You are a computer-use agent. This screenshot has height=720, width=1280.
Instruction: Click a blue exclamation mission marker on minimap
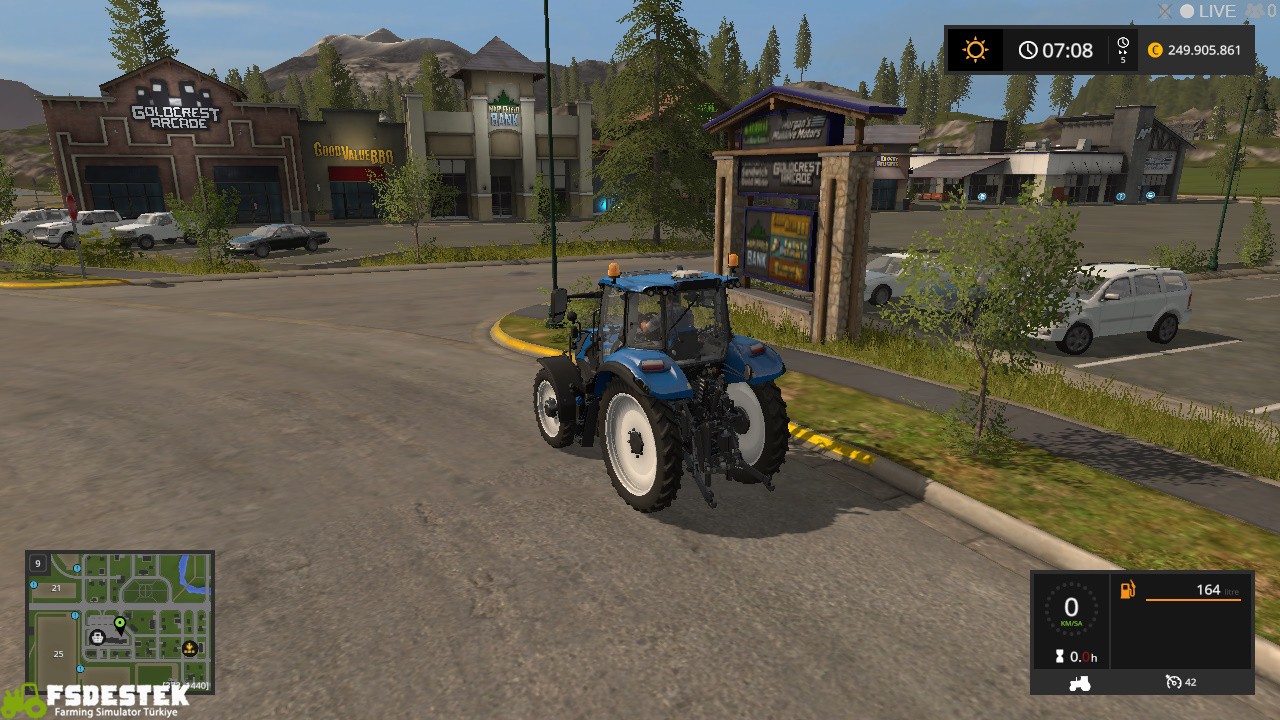(x=75, y=568)
